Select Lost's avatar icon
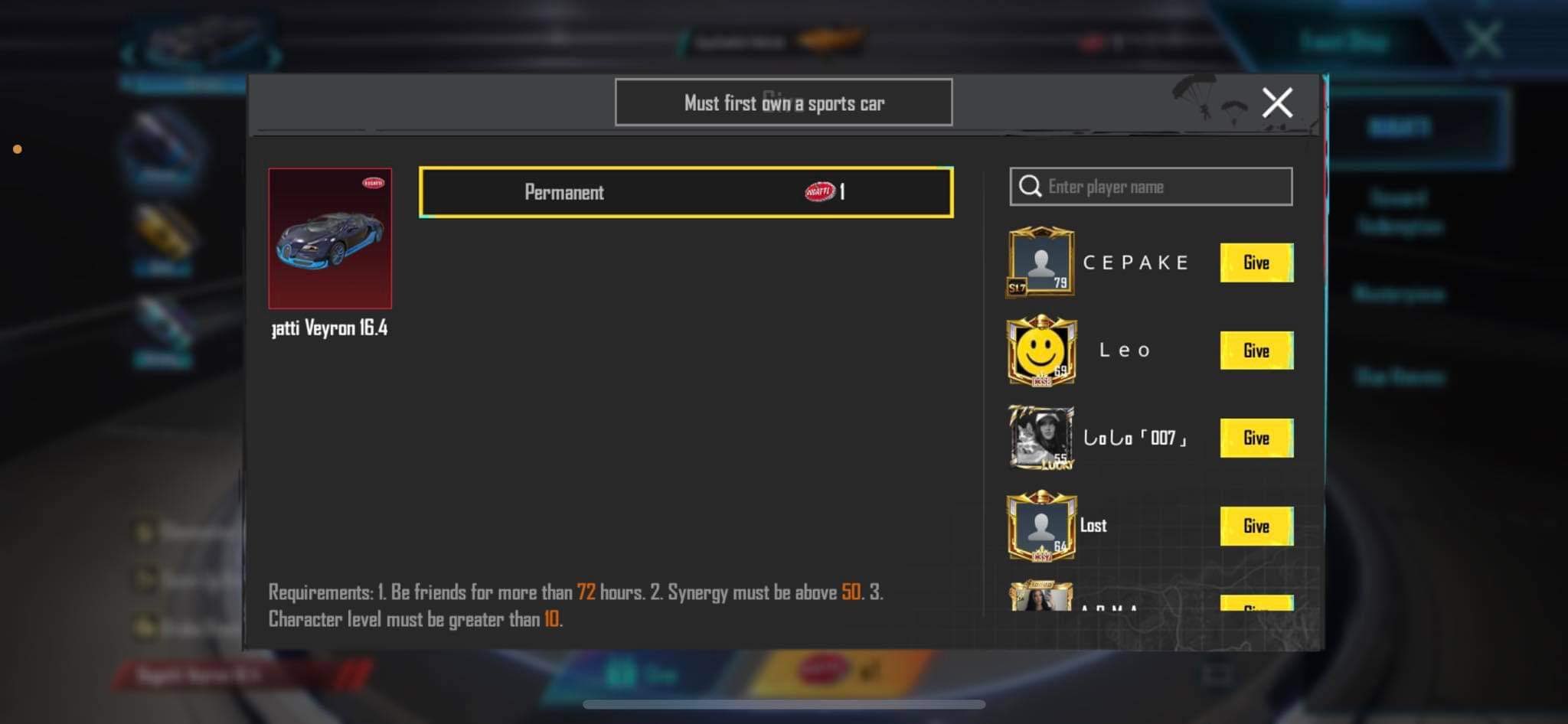This screenshot has height=724, width=1568. pos(1041,526)
